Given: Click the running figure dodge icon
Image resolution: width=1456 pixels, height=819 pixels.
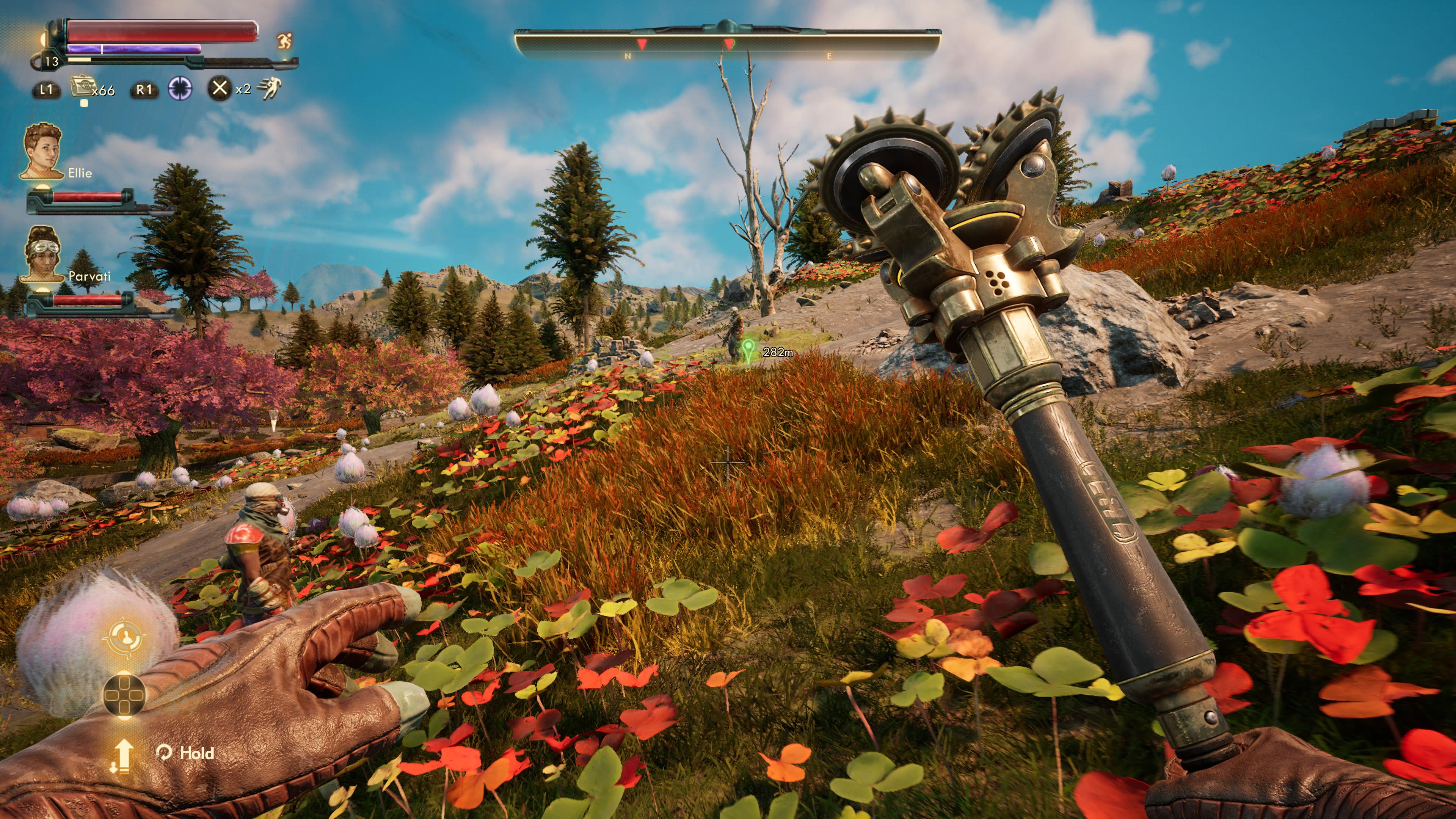Looking at the screenshot, I should point(270,89).
